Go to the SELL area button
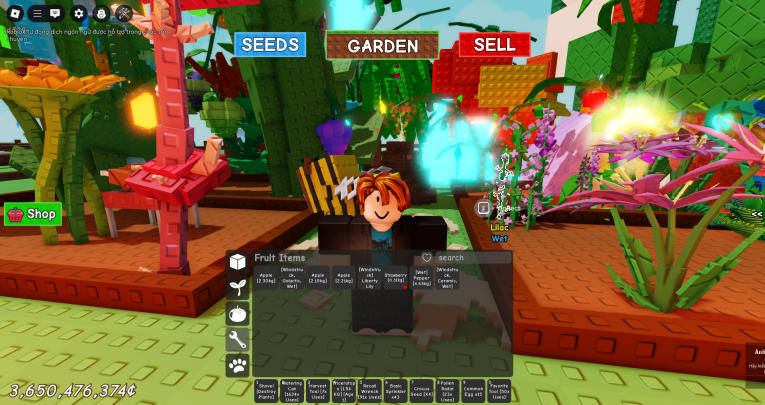This screenshot has width=765, height=405. point(494,45)
